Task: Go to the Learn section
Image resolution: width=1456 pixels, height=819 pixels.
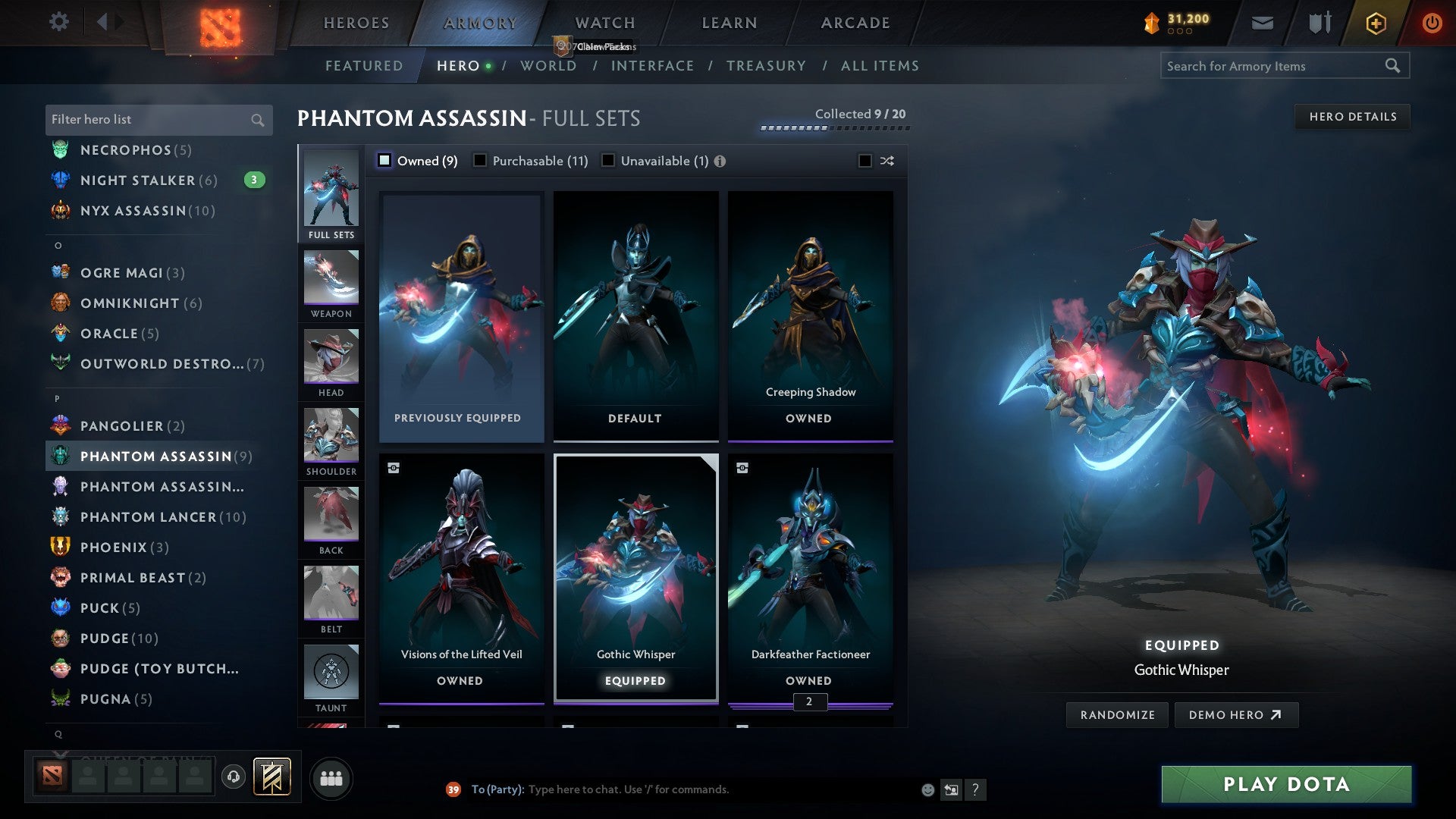Action: point(730,23)
